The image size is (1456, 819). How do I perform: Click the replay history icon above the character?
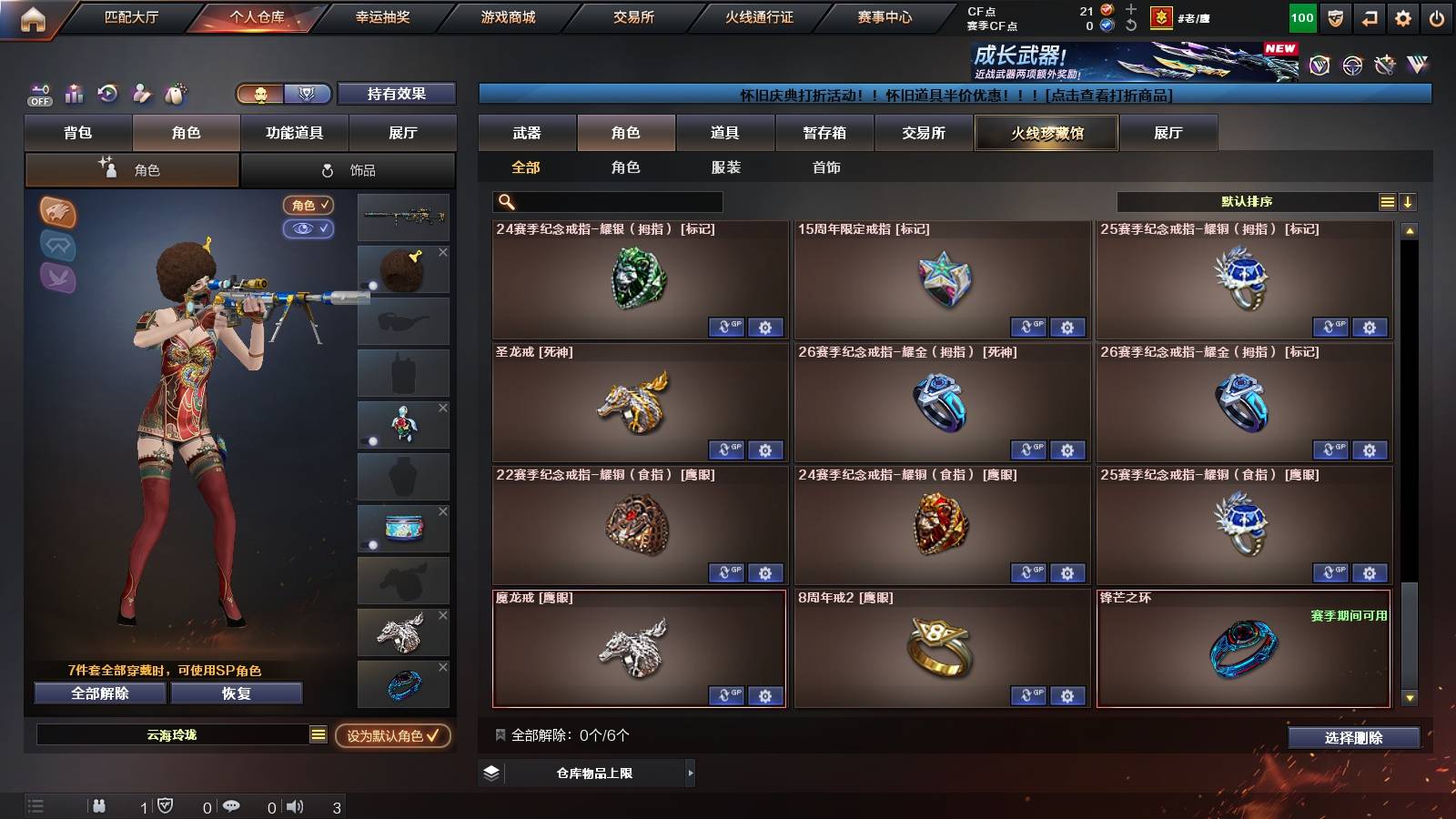[x=107, y=94]
